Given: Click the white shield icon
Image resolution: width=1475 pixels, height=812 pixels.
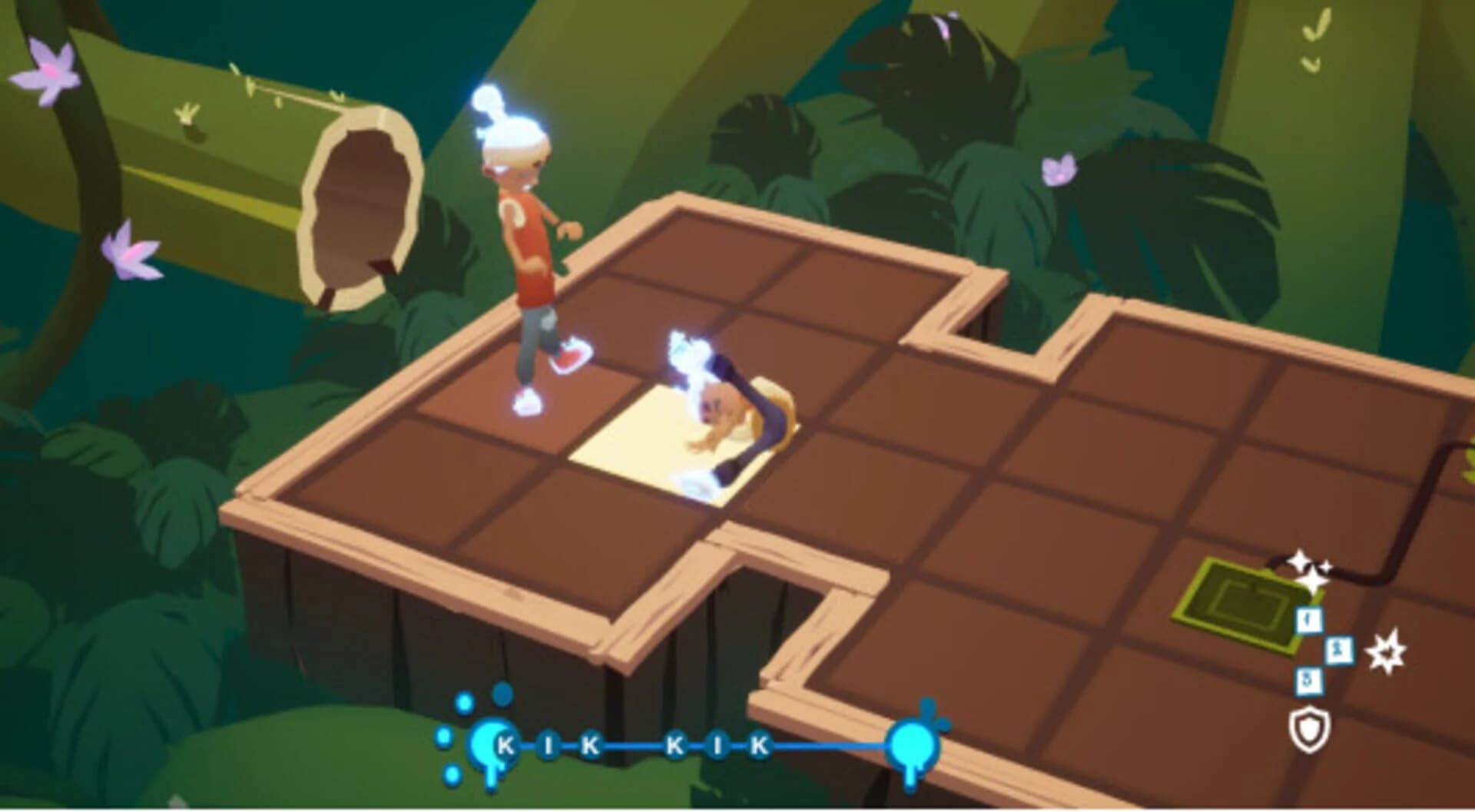Looking at the screenshot, I should (1308, 731).
